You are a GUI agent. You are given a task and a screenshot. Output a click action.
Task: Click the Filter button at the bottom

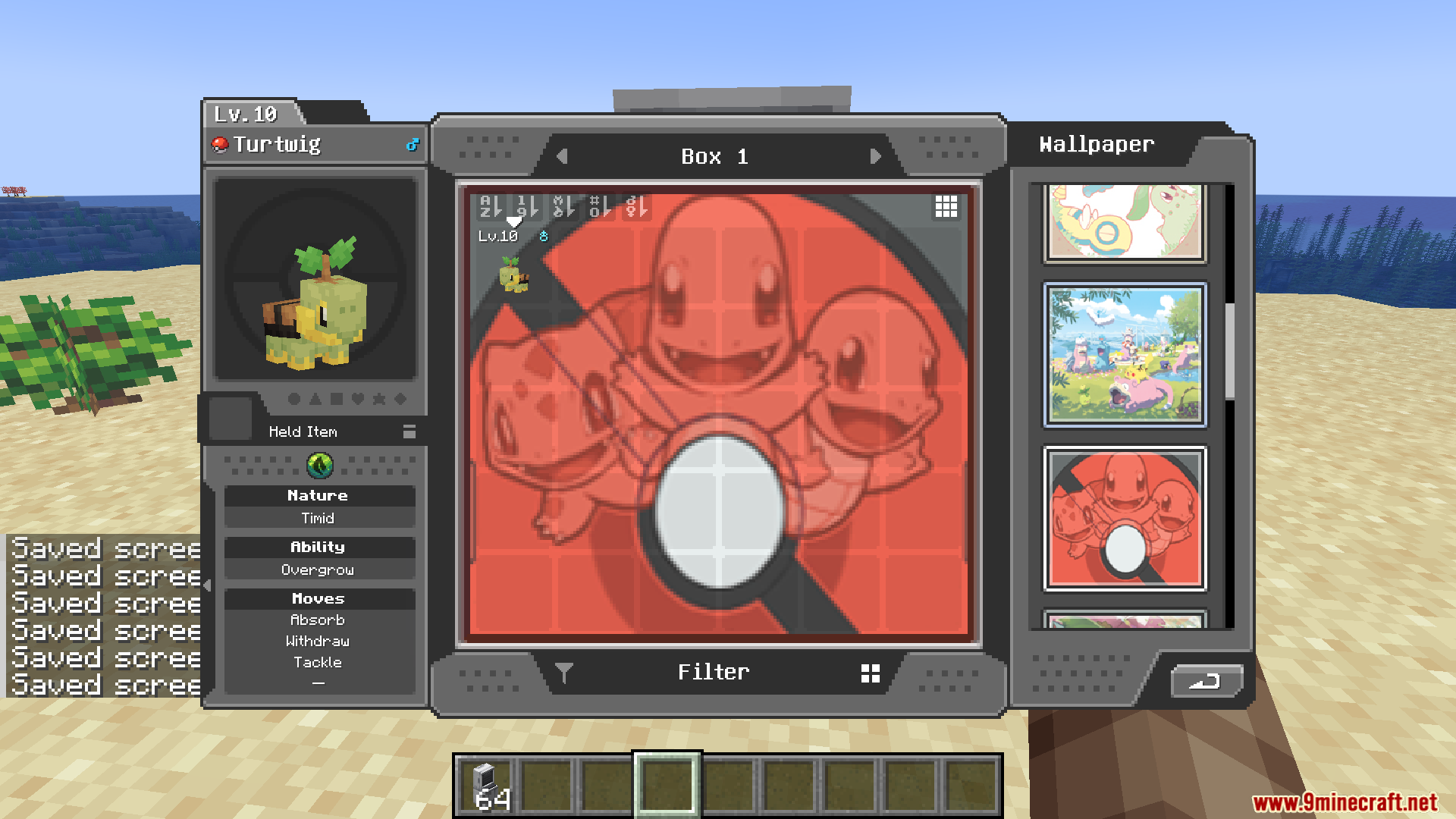[x=714, y=671]
